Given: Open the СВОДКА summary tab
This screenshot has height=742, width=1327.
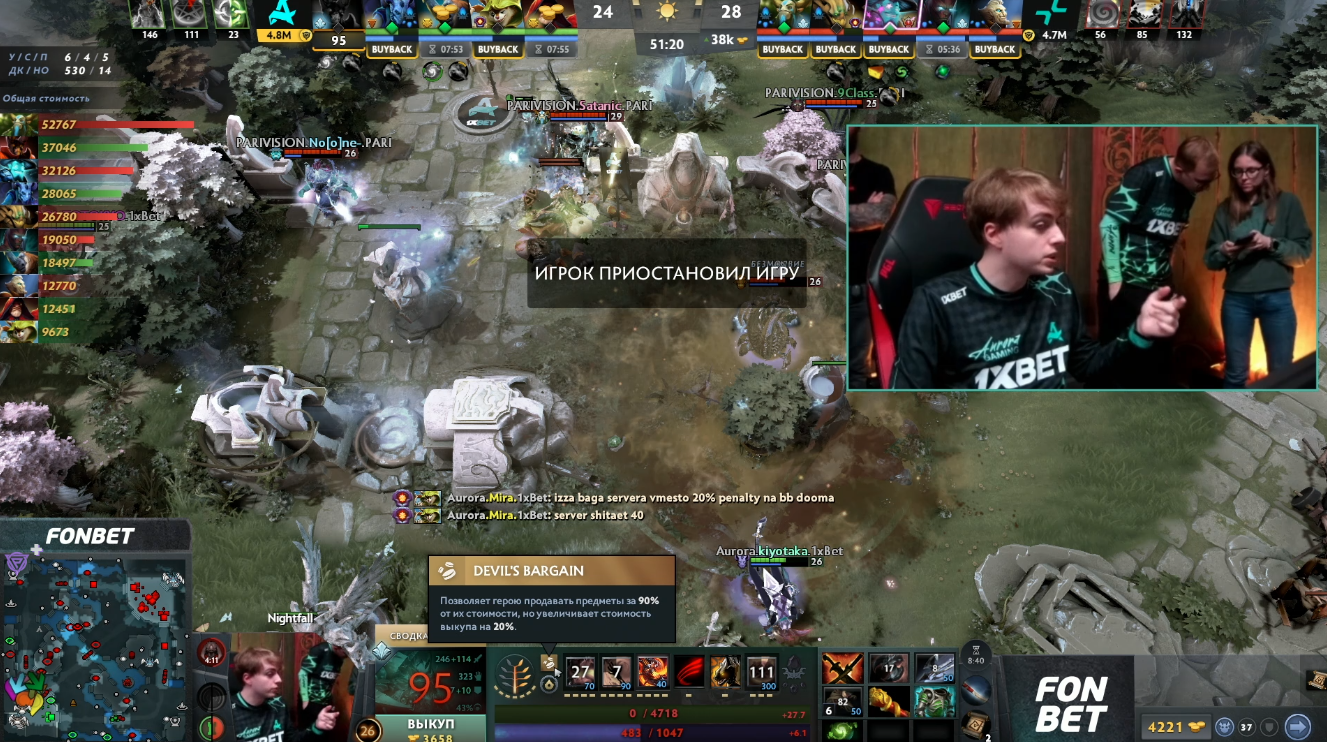Looking at the screenshot, I should click(408, 636).
